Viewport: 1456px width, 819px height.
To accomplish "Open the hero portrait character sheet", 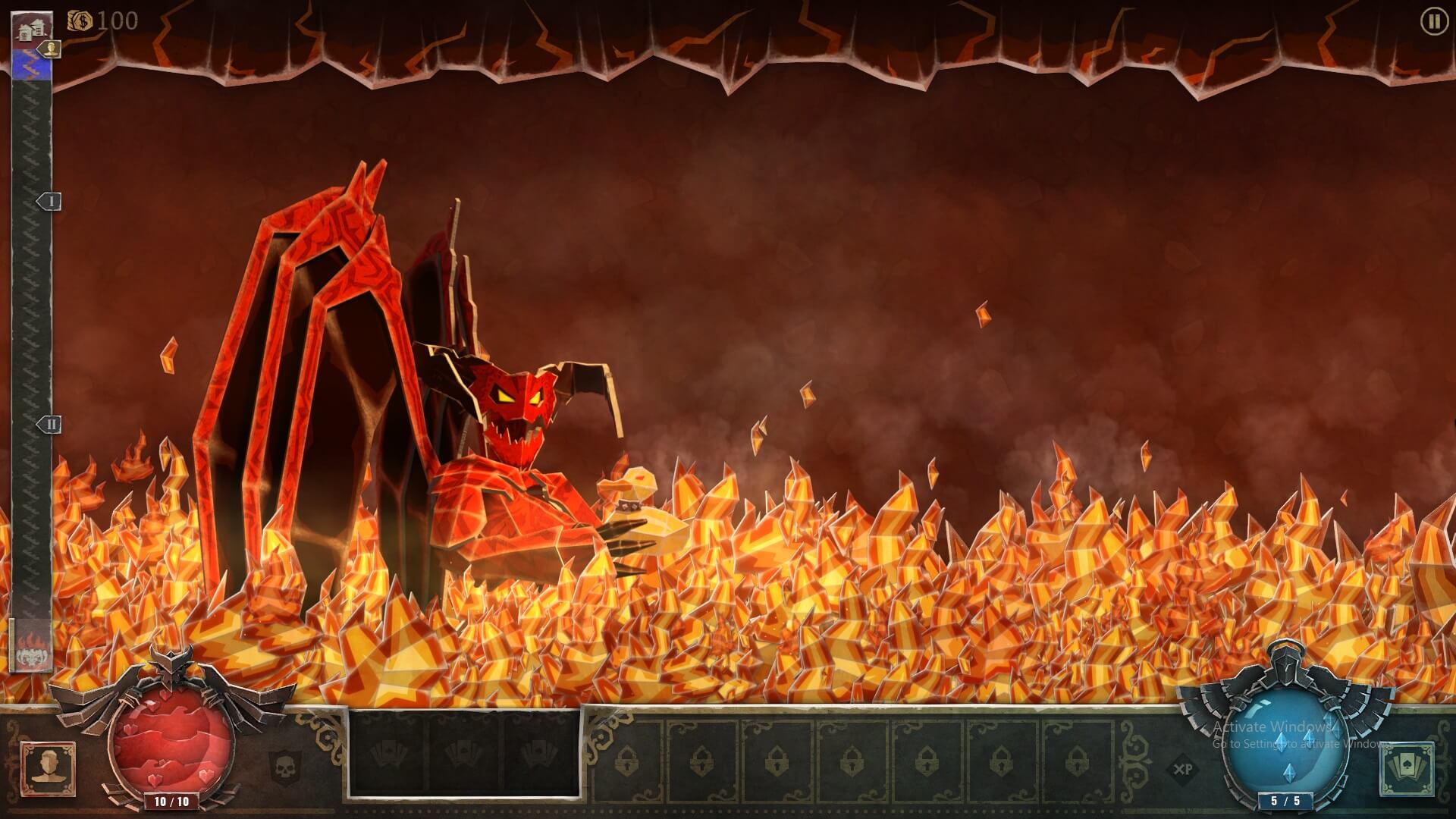I will (x=49, y=768).
